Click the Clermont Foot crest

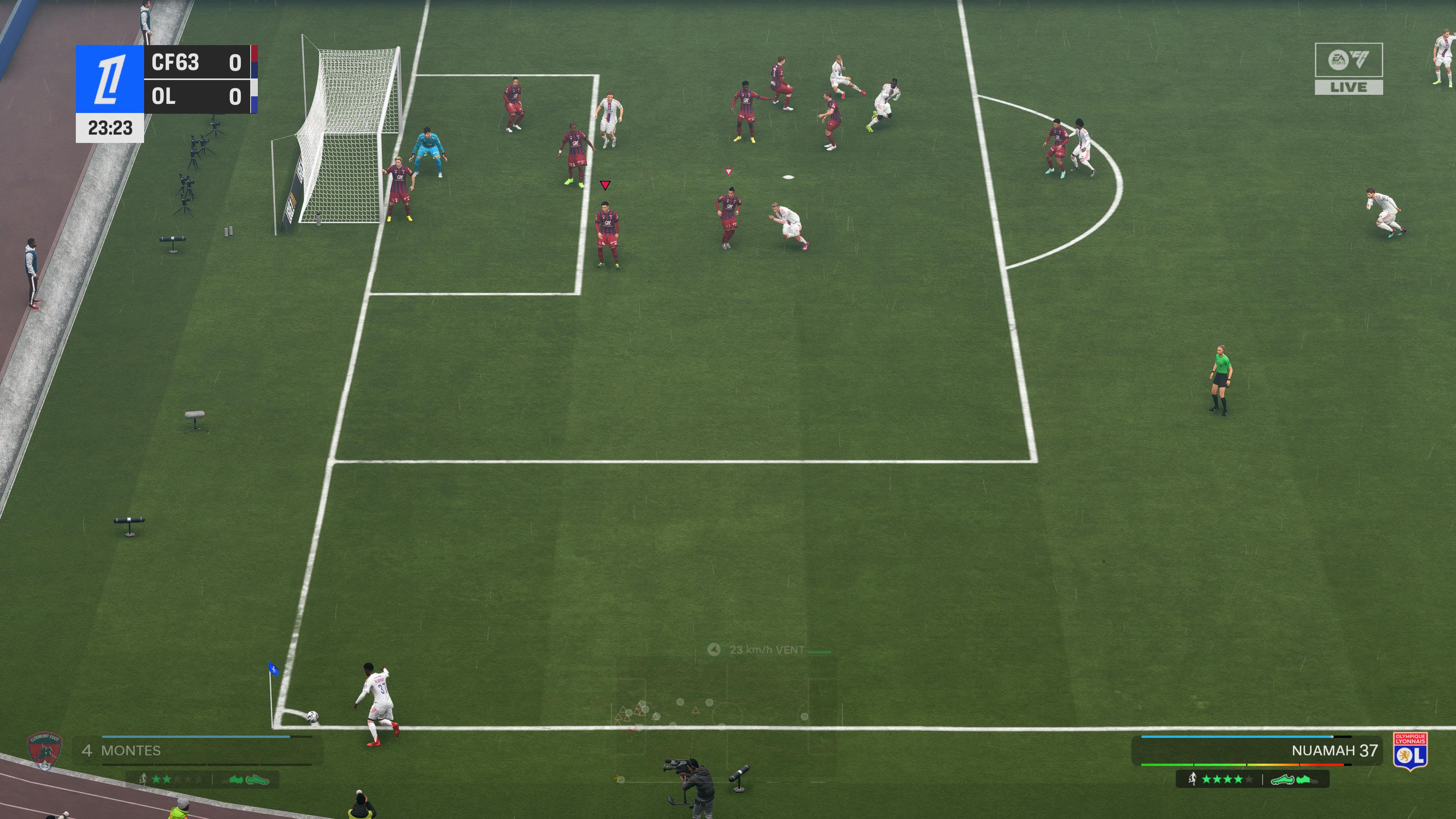click(x=44, y=752)
